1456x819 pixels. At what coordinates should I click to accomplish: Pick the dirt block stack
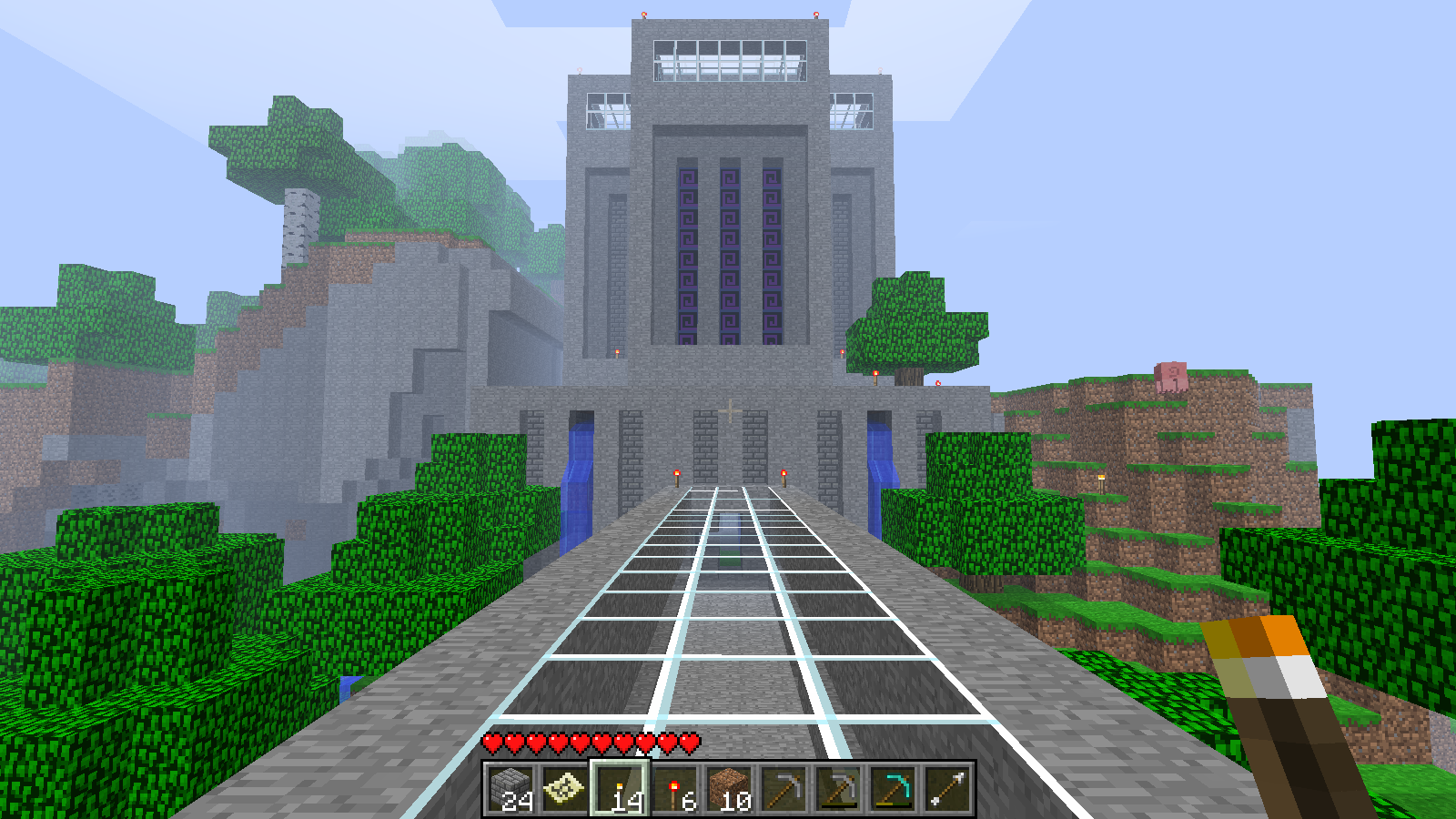pyautogui.click(x=728, y=788)
